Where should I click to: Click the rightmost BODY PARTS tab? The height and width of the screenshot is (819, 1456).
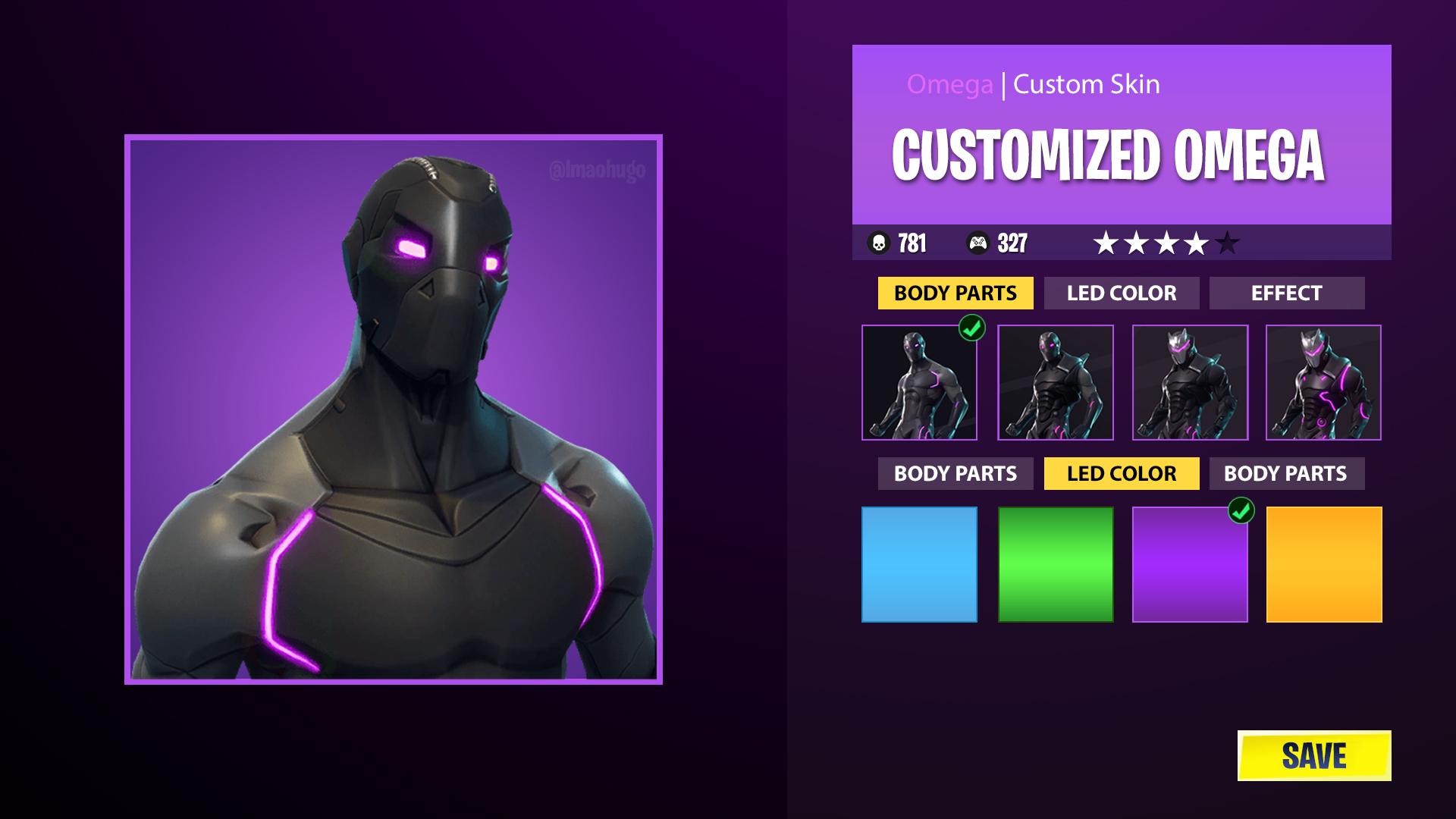click(1287, 473)
